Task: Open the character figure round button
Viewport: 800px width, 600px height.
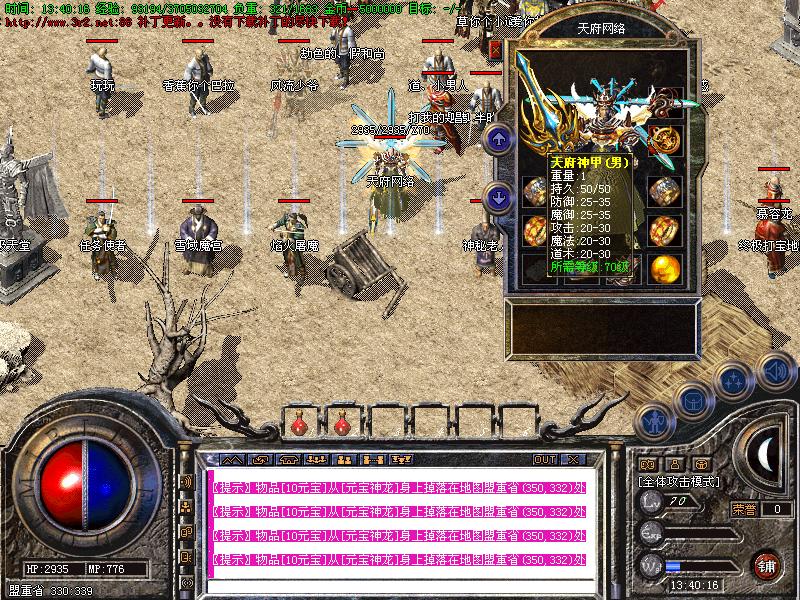Action: click(654, 422)
